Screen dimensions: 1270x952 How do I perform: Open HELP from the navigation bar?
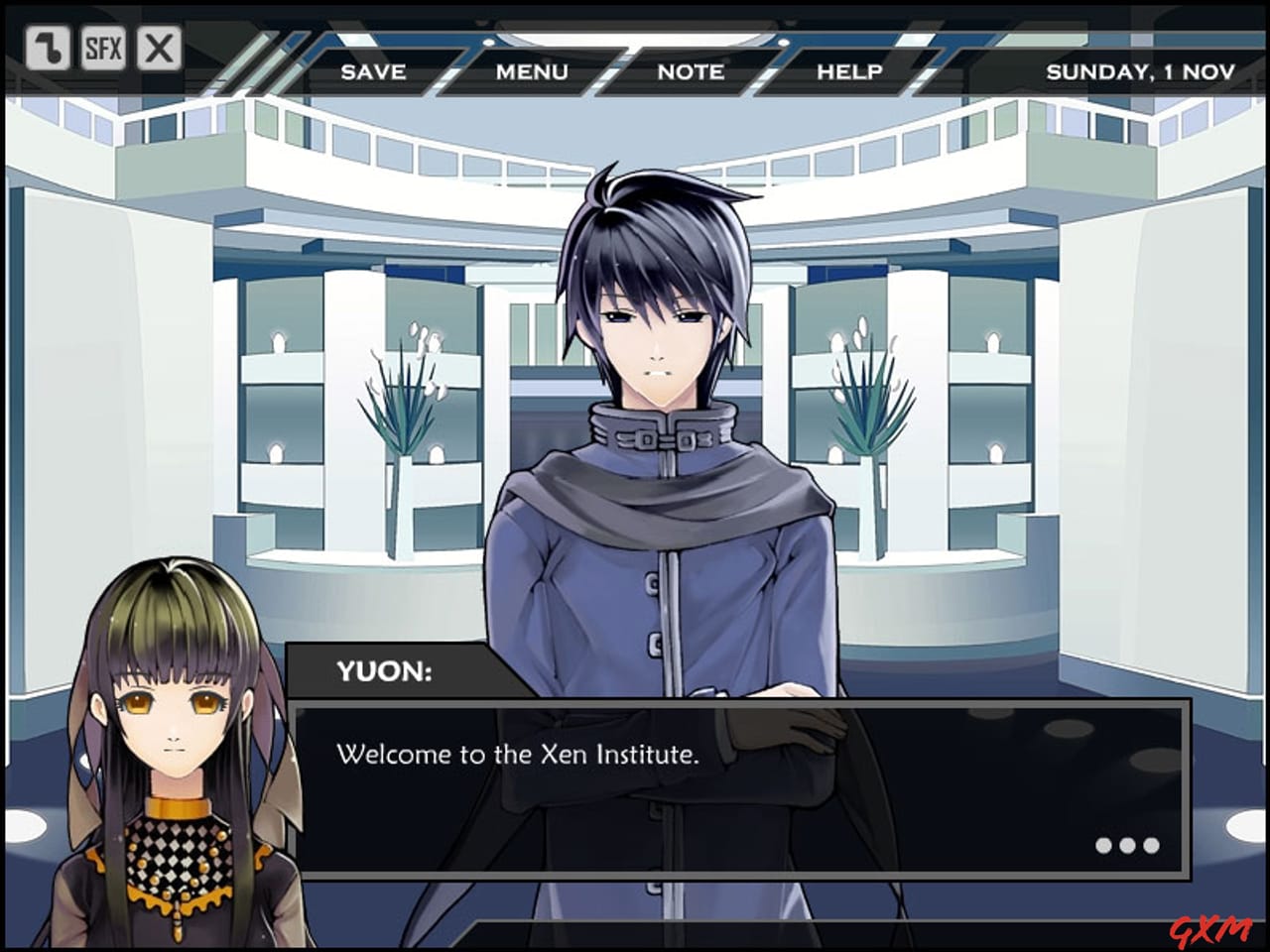click(x=849, y=71)
